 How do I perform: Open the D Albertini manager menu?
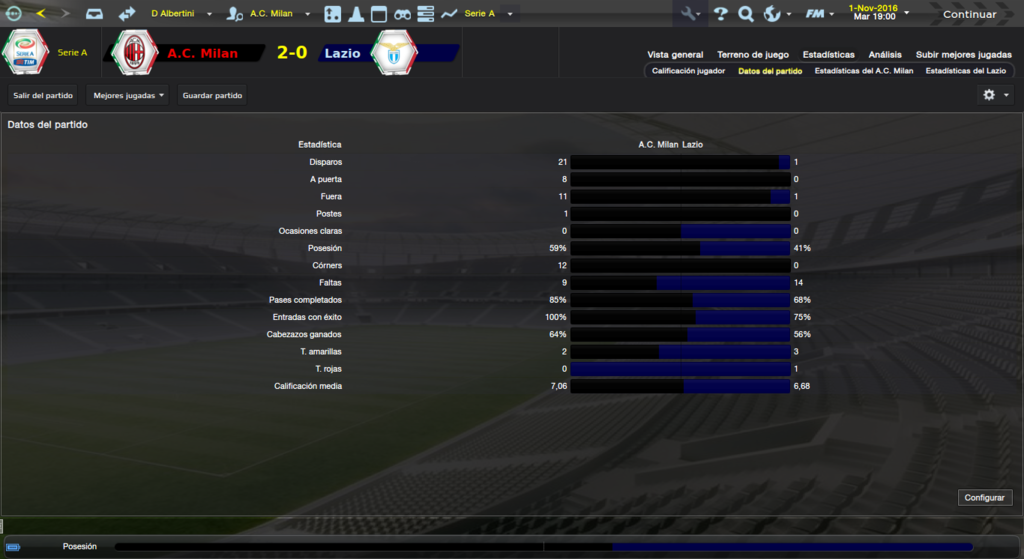(x=180, y=14)
